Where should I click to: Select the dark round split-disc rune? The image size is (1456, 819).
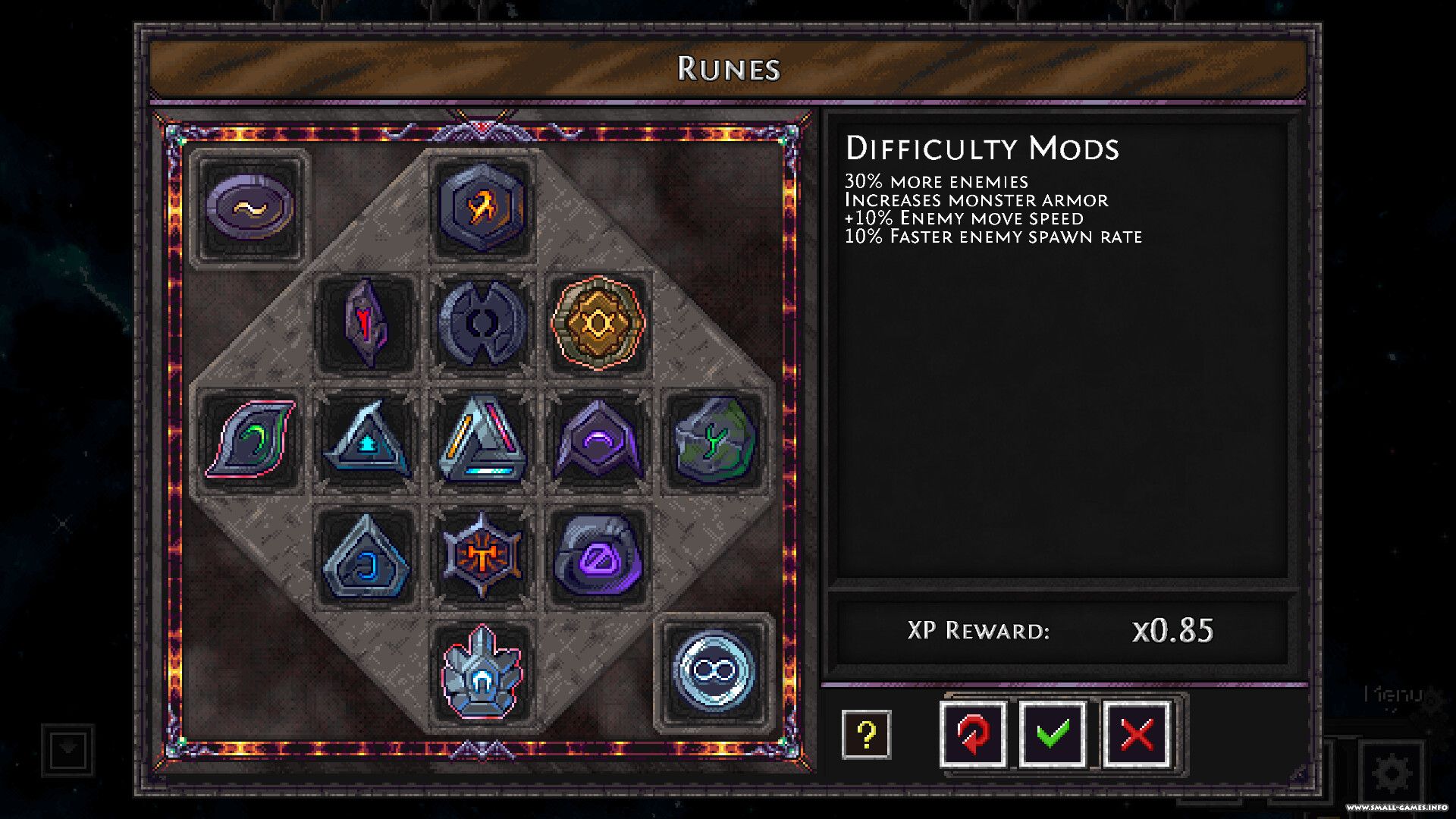(482, 323)
